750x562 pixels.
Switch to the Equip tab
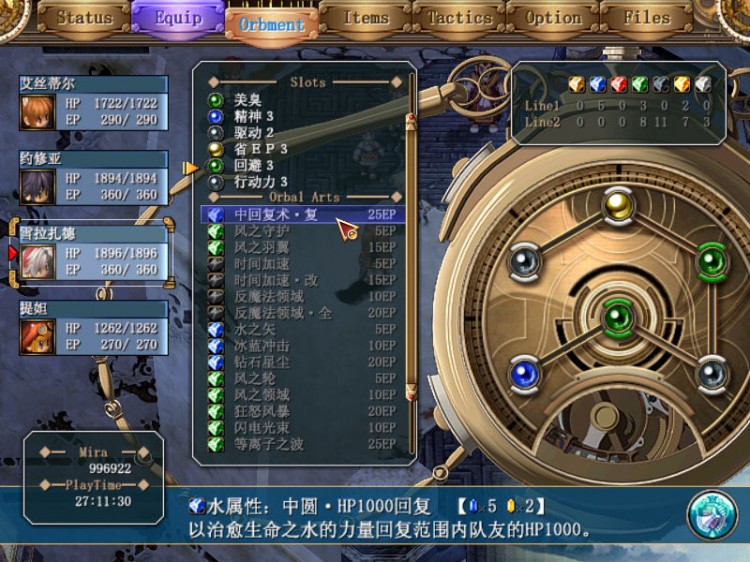177,18
